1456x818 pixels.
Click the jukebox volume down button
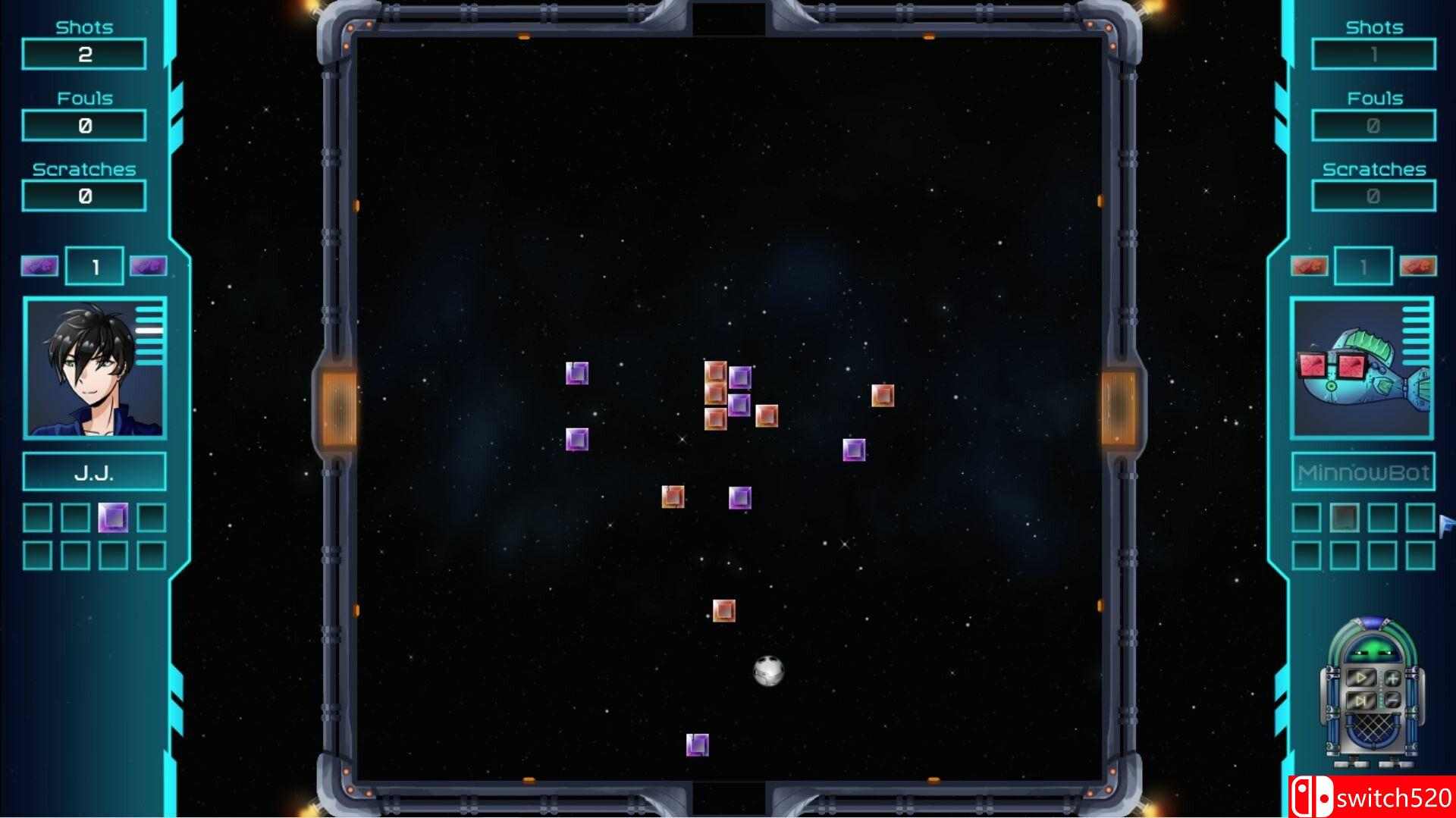click(1392, 700)
